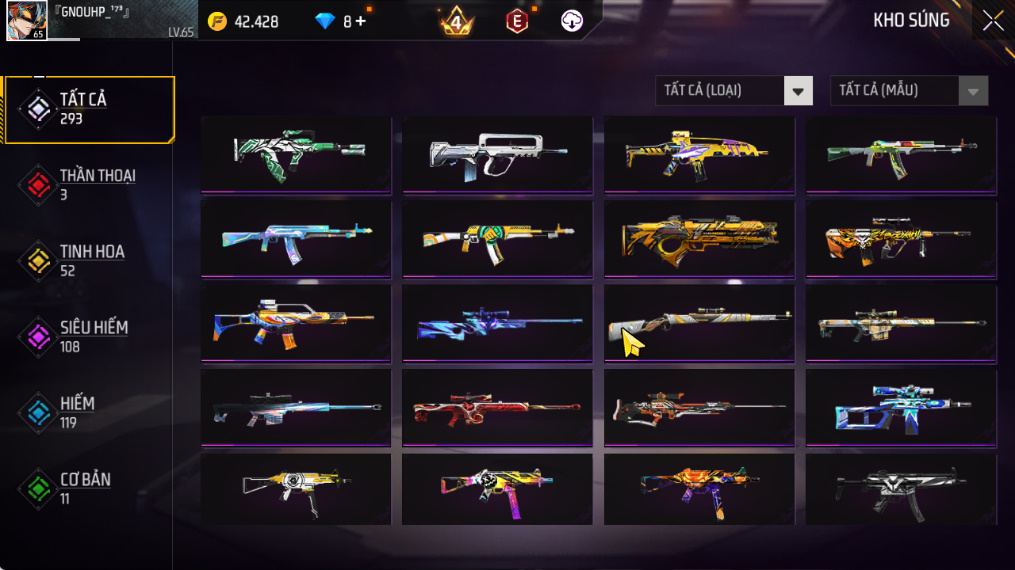Select the black and white MP5 skin
The height and width of the screenshot is (570, 1015).
coord(901,488)
